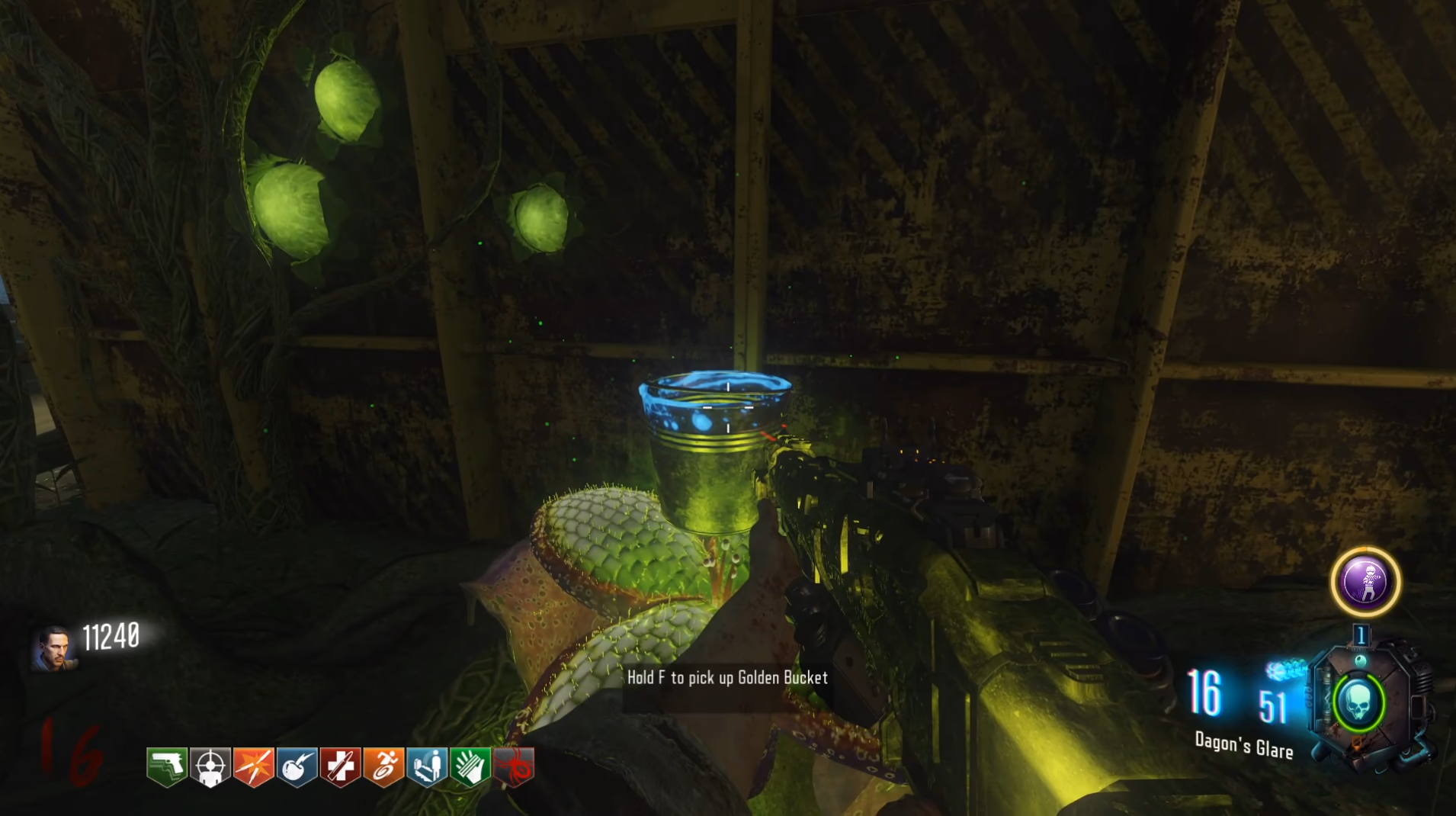Select the green pistol perk icon
1456x816 pixels.
[x=167, y=766]
